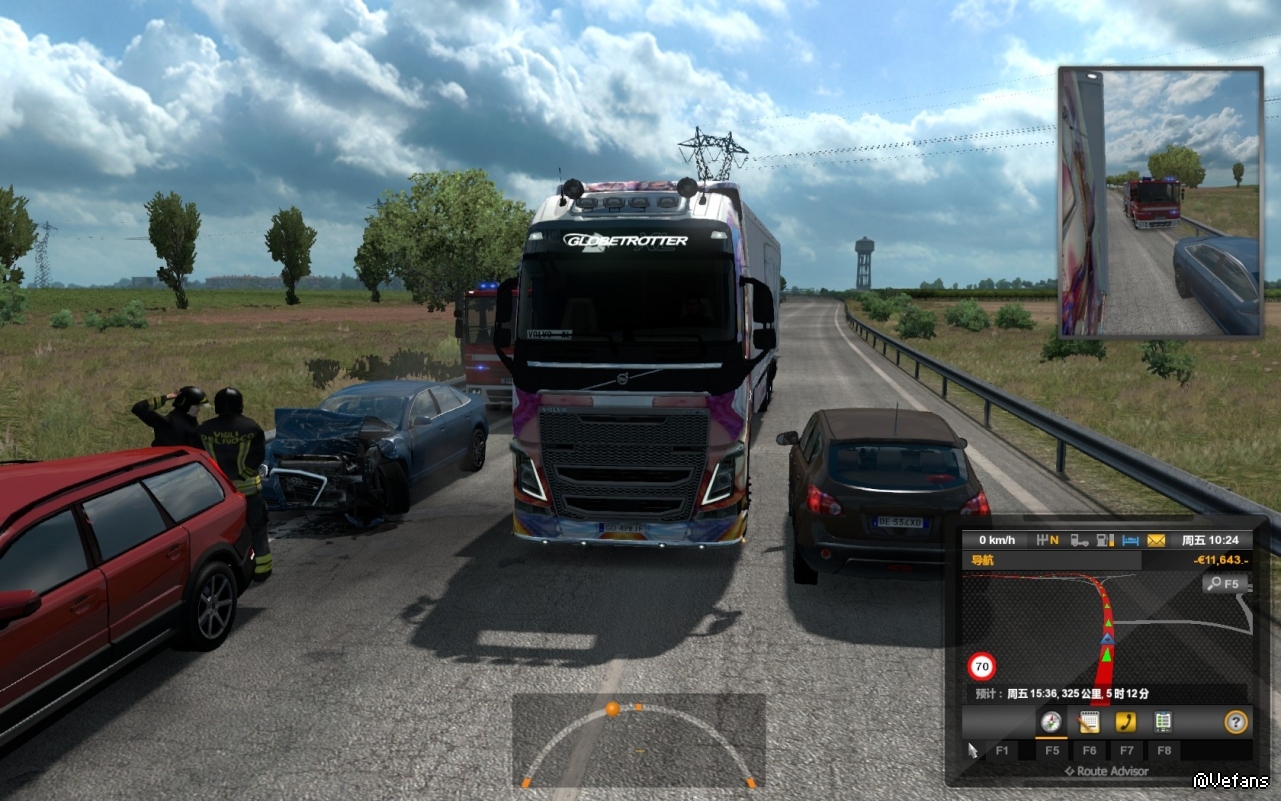1281x801 pixels.
Task: Click the fuel pump indicator icon
Action: click(x=1105, y=540)
